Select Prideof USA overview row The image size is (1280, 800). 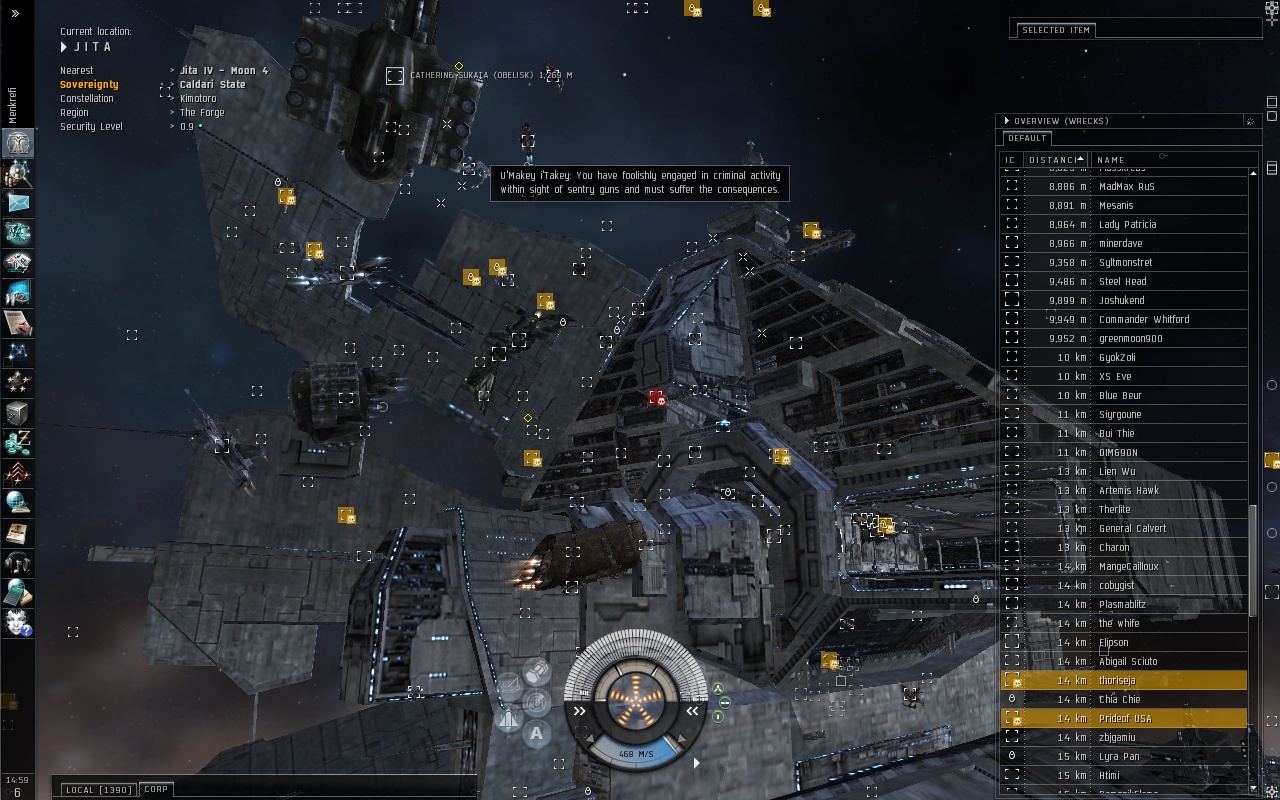point(1124,718)
